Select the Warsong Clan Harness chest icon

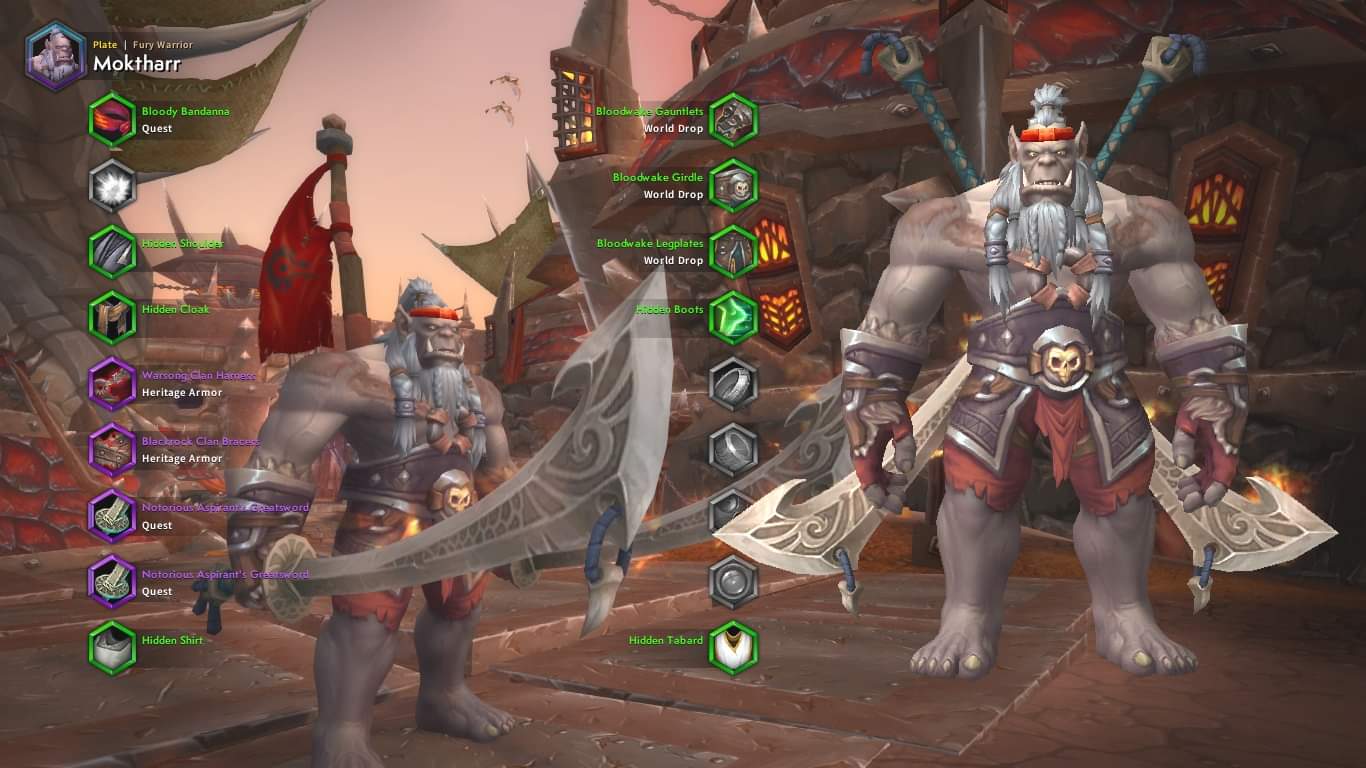coord(112,384)
